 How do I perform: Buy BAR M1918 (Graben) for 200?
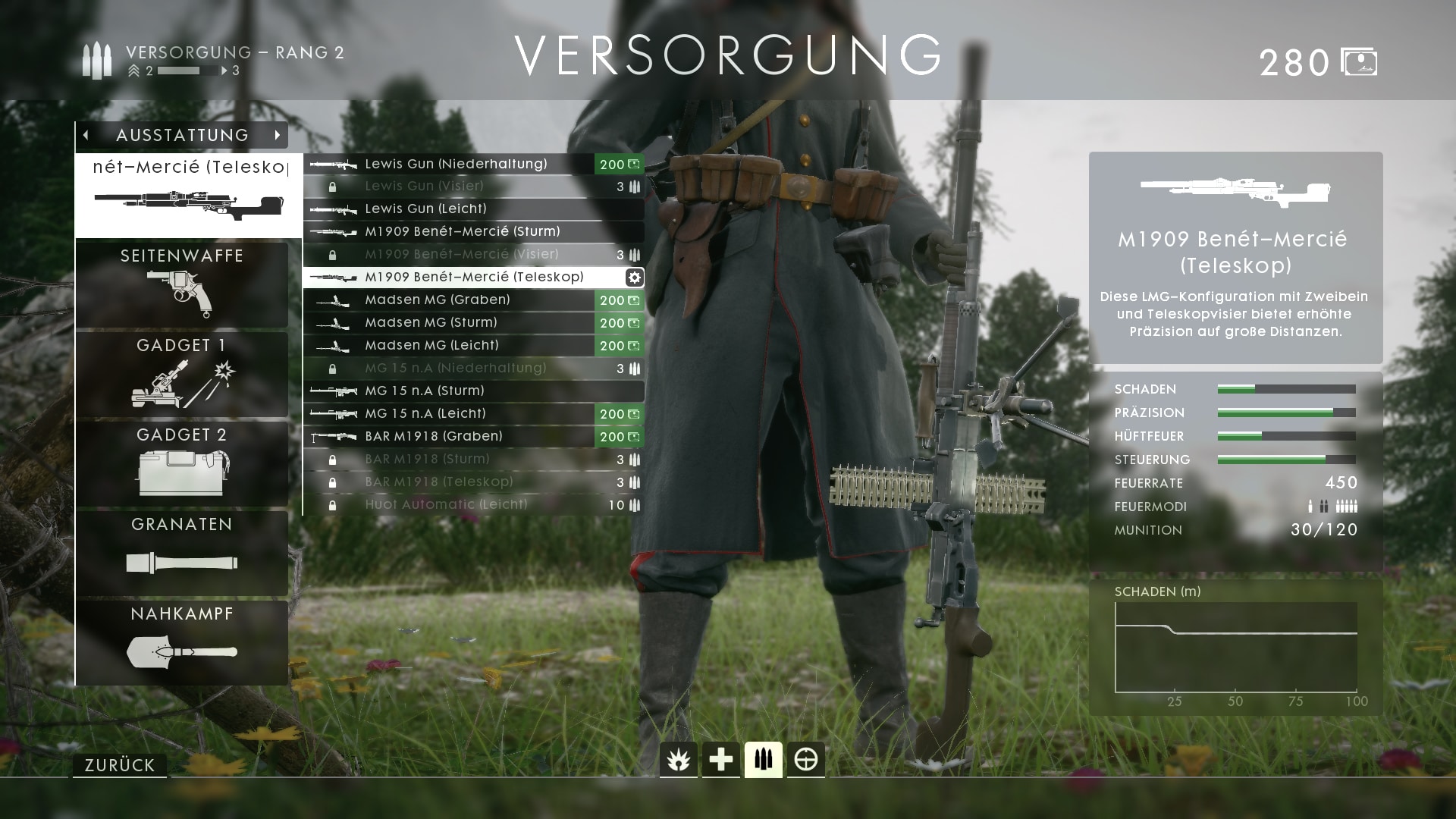[x=620, y=437]
